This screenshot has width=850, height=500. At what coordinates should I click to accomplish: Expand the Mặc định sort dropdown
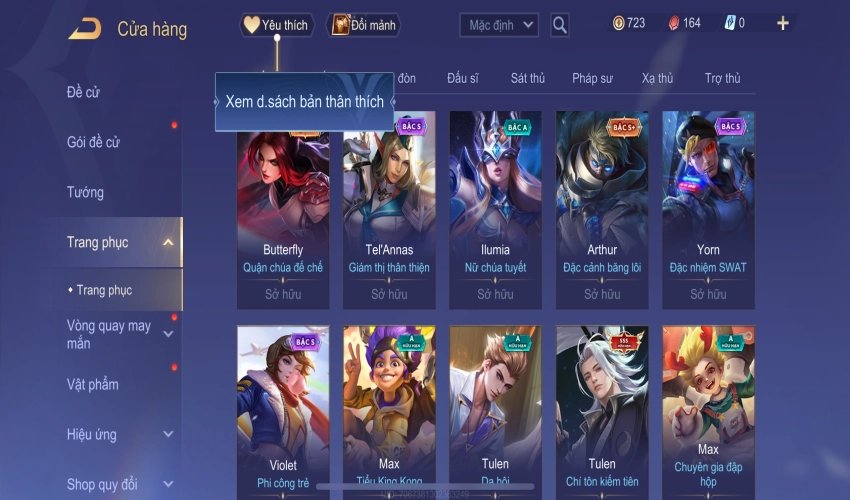(x=499, y=25)
